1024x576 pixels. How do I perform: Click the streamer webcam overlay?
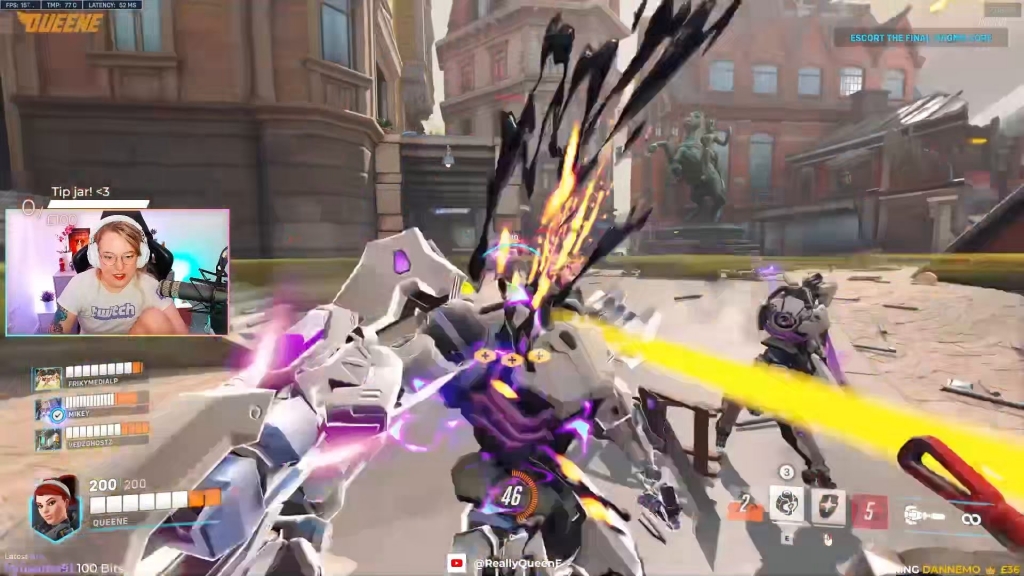tap(117, 272)
